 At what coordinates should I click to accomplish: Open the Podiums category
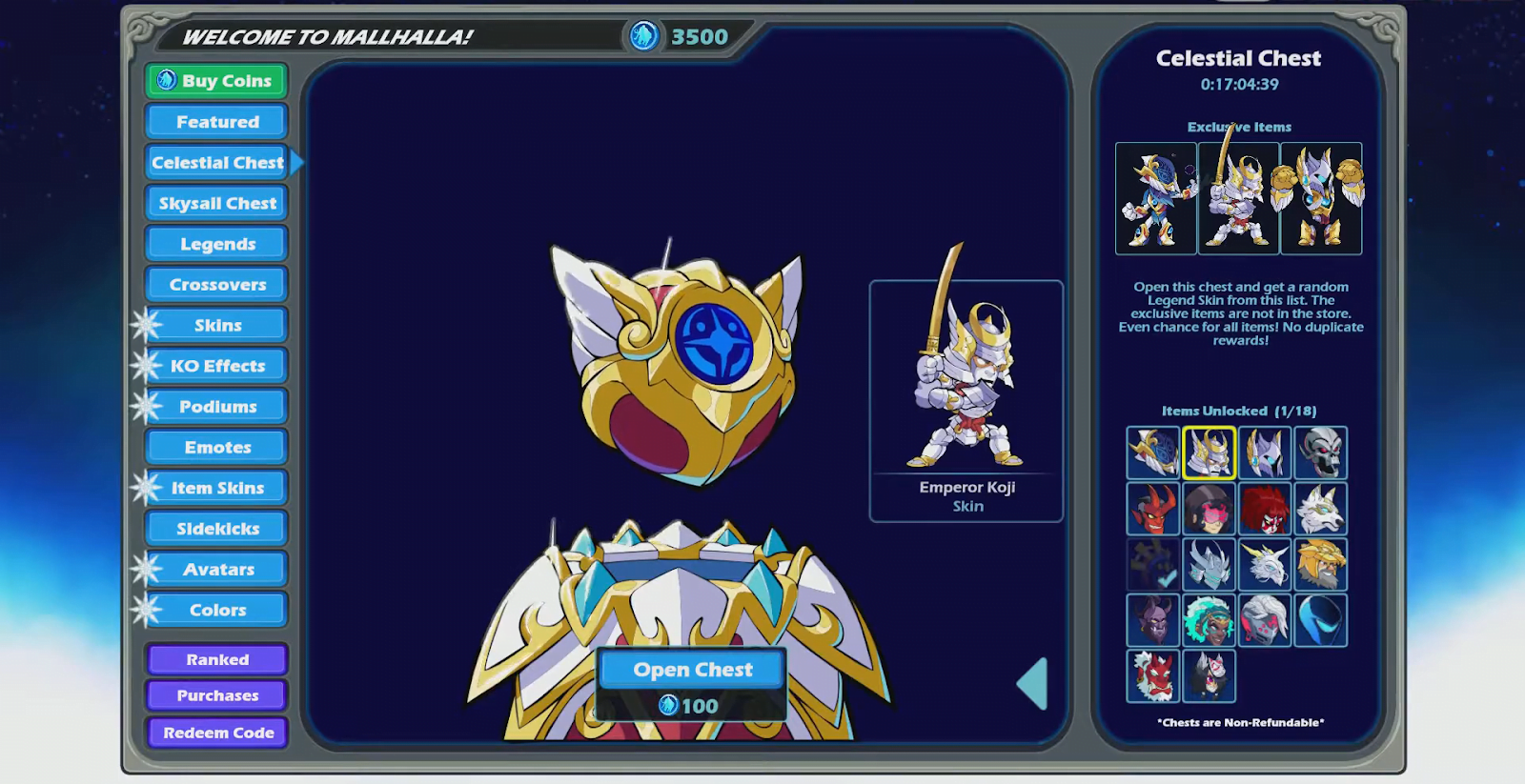217,407
